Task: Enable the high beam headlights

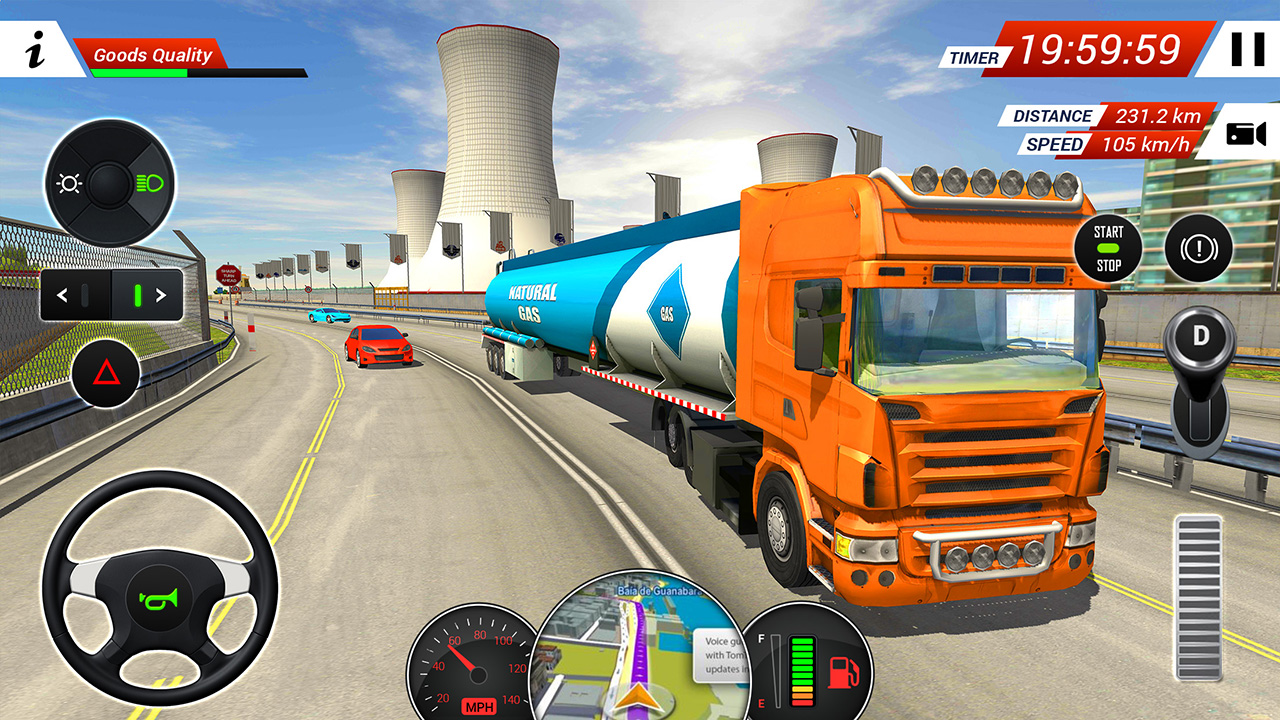Action: click(150, 185)
